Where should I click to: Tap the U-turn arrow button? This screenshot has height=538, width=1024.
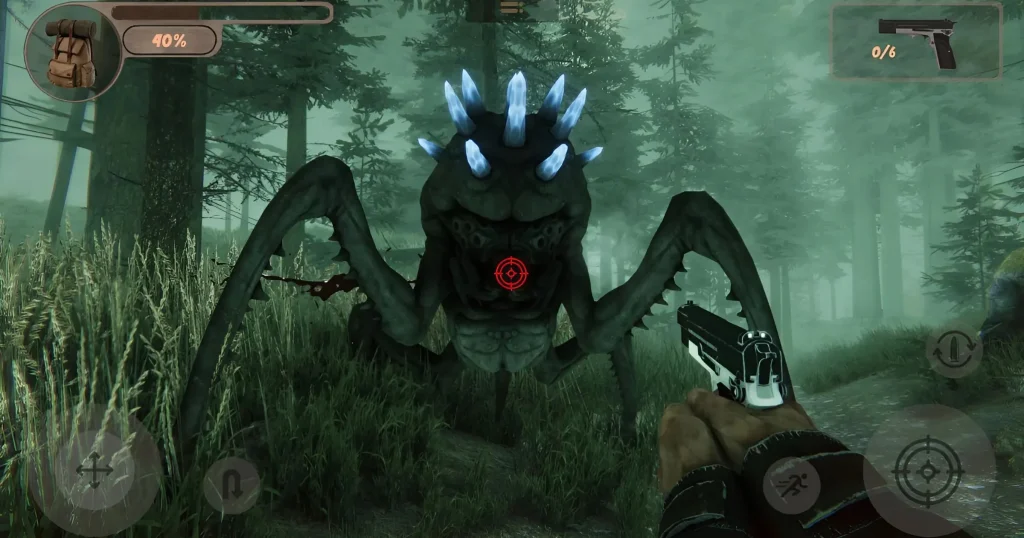click(x=232, y=486)
